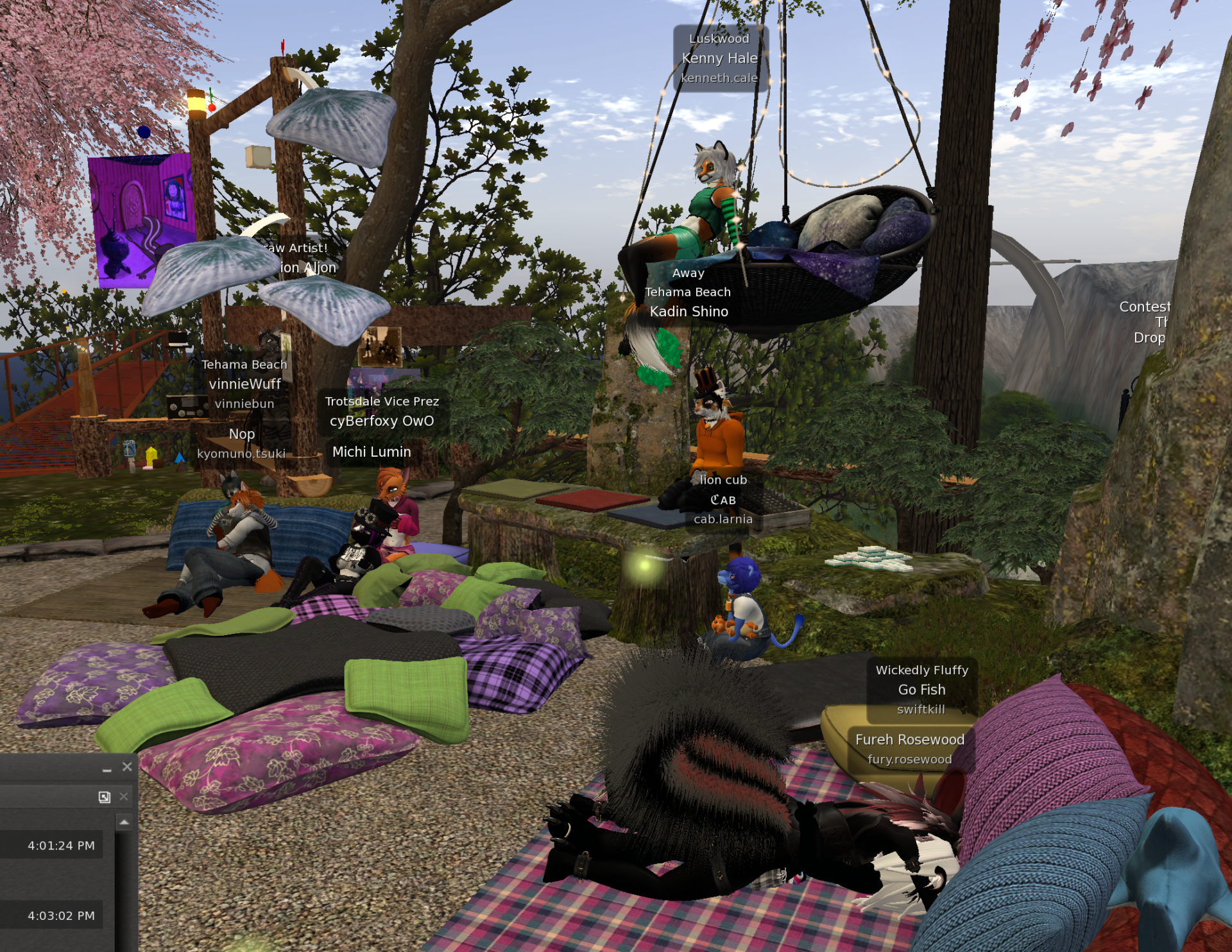Click the tear-off icon on the notification panel
This screenshot has height=952, width=1232.
coord(105,798)
